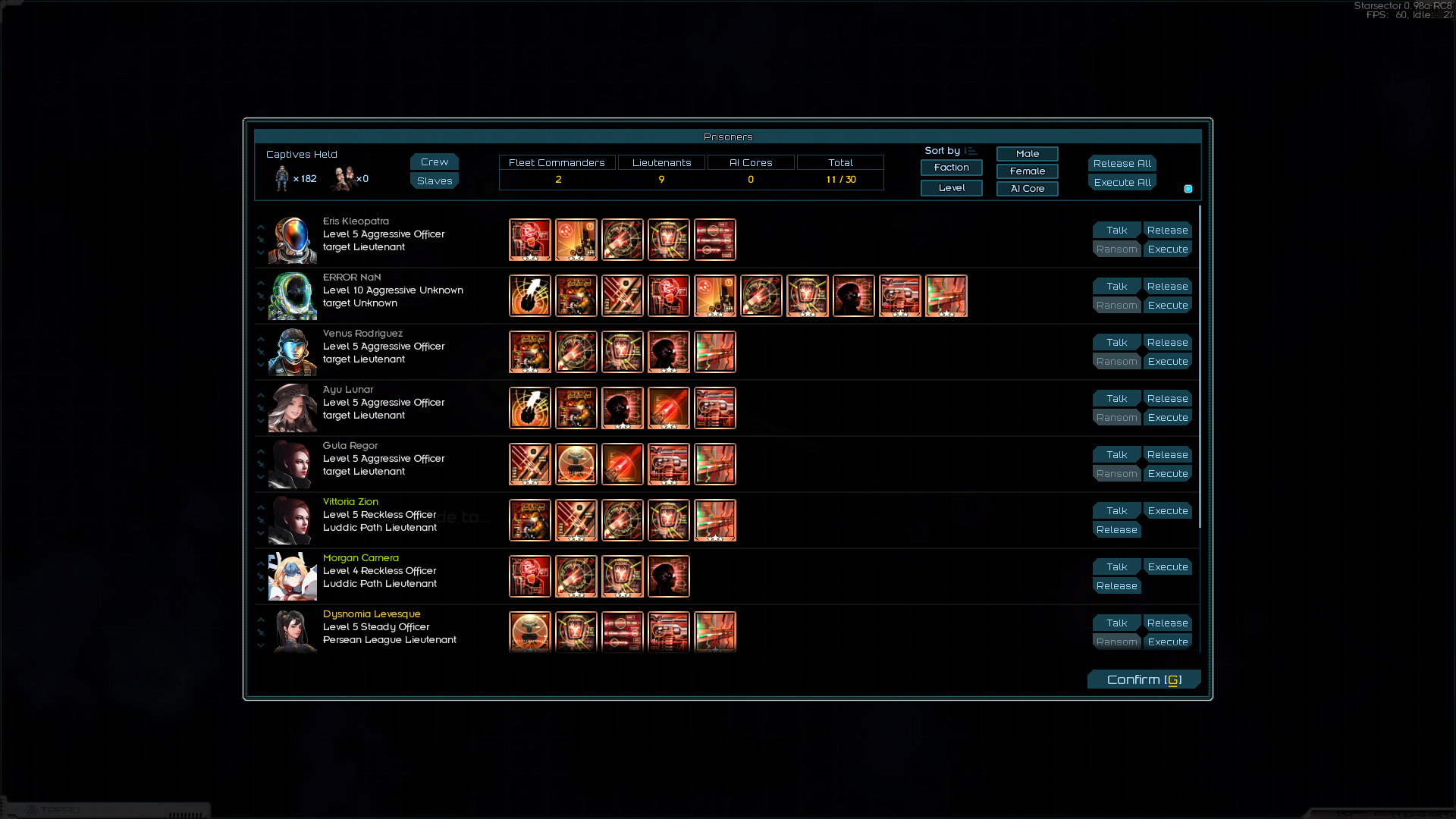1456x819 pixels.
Task: Filter prisoners by Male
Action: tap(1027, 154)
